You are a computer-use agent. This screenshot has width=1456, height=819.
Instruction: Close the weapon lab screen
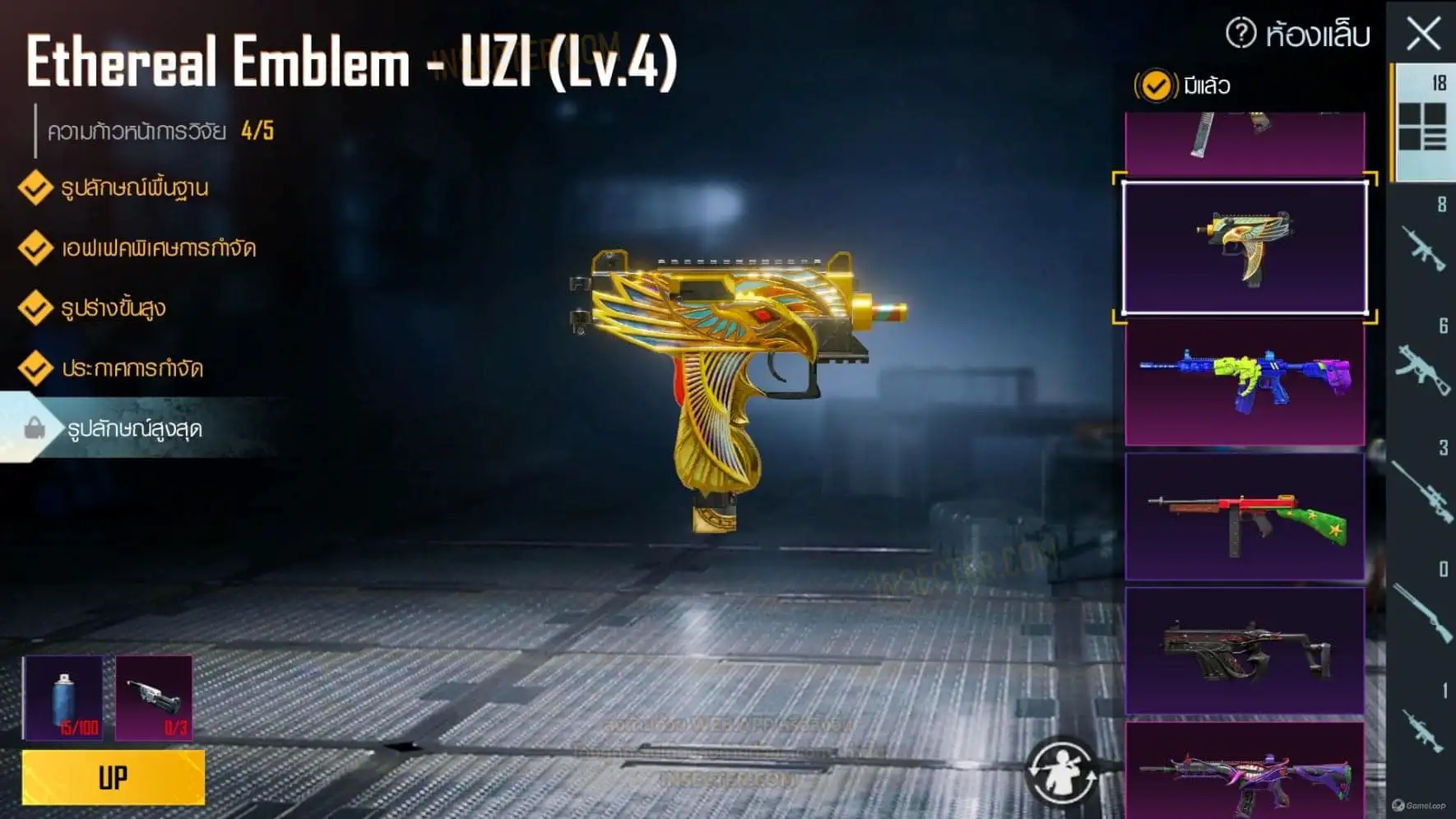click(x=1423, y=35)
